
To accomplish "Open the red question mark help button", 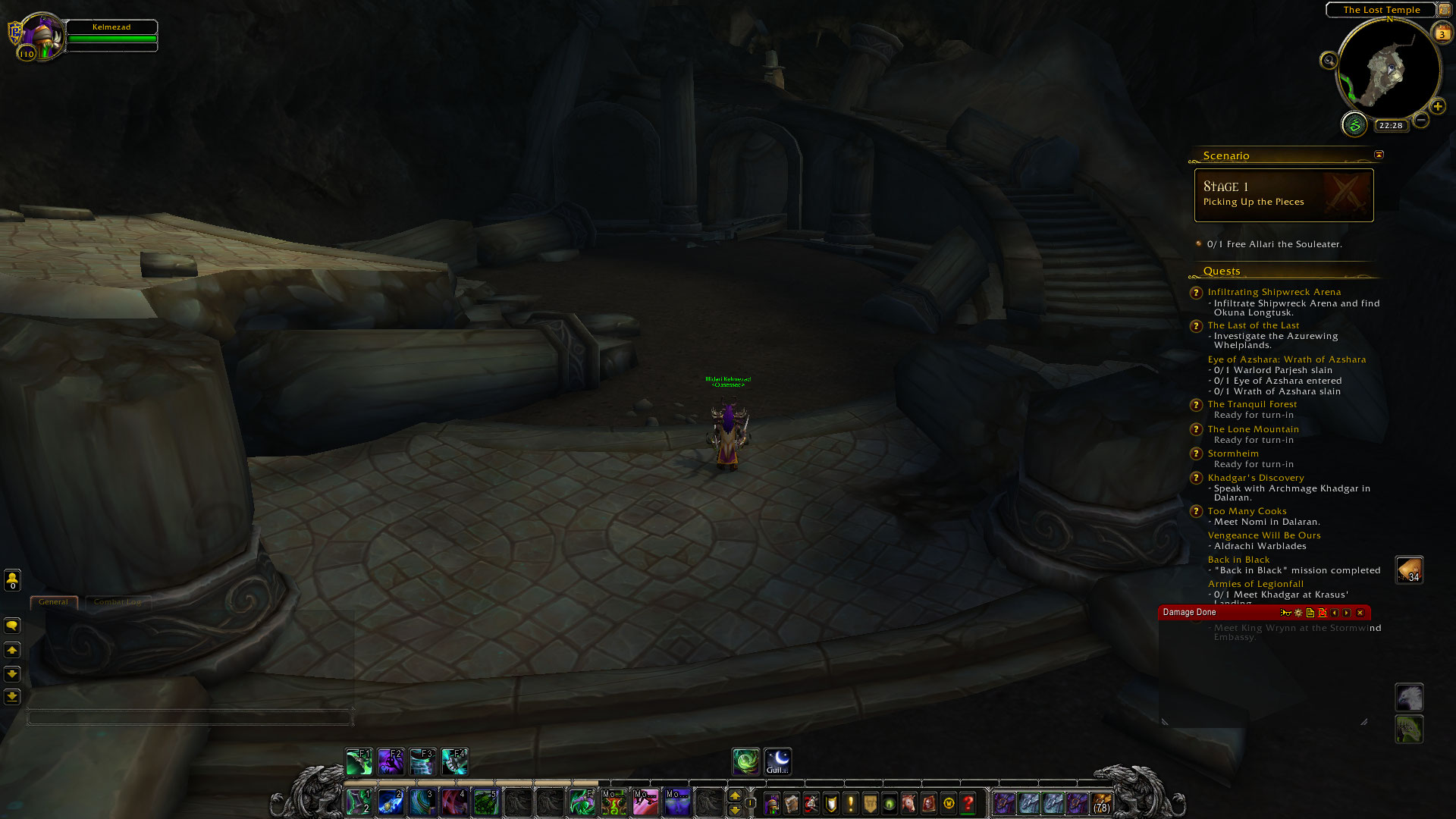I will click(x=968, y=803).
